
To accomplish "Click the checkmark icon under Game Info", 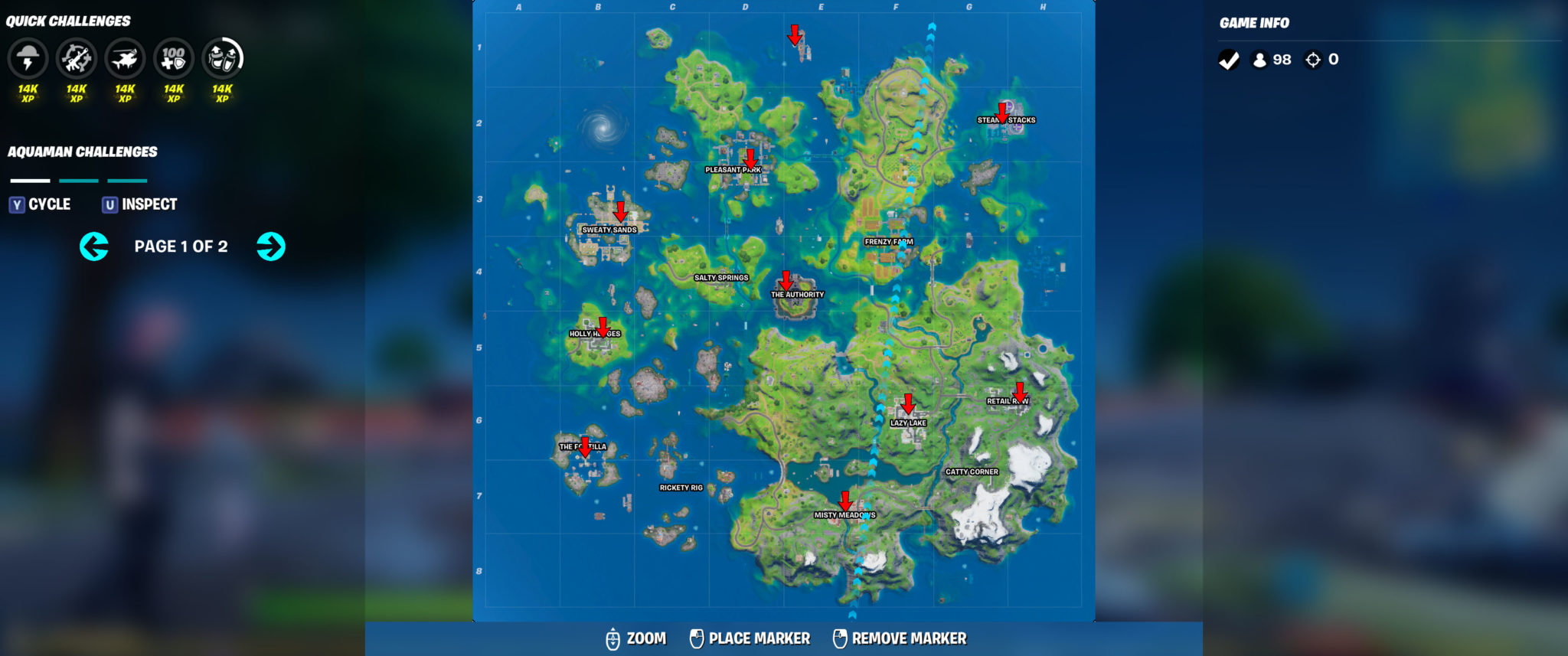I will point(1229,60).
